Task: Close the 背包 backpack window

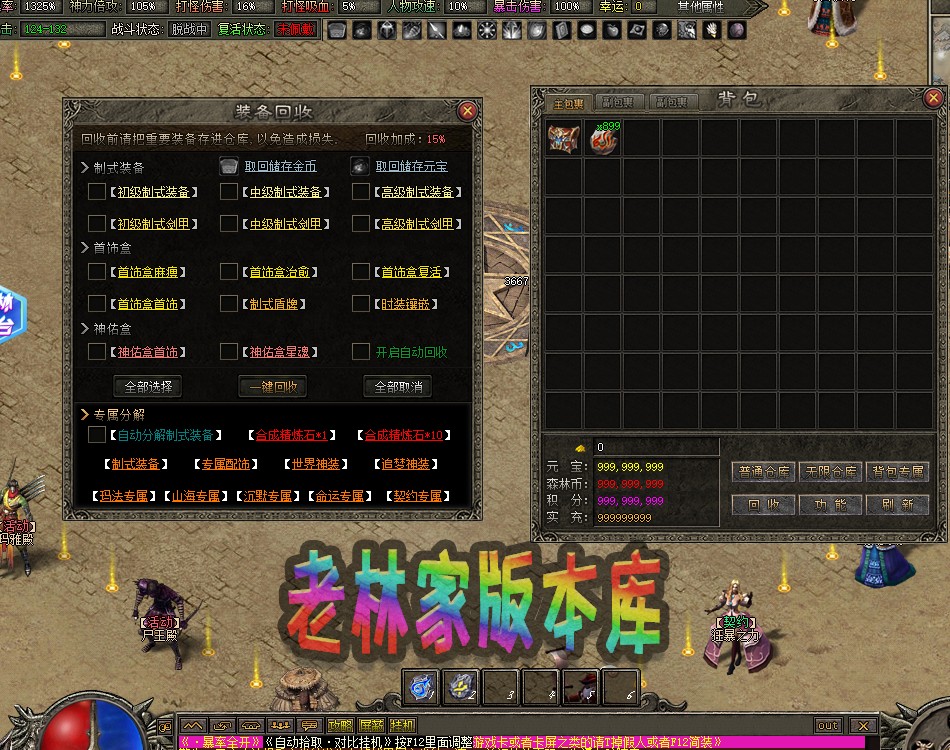Action: click(933, 98)
